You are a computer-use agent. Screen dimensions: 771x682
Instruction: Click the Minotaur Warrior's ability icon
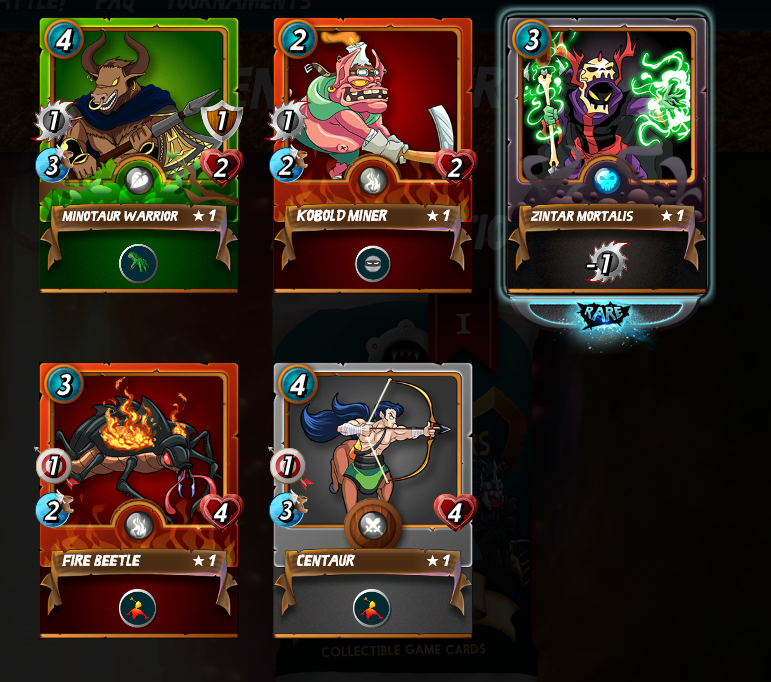[x=138, y=264]
